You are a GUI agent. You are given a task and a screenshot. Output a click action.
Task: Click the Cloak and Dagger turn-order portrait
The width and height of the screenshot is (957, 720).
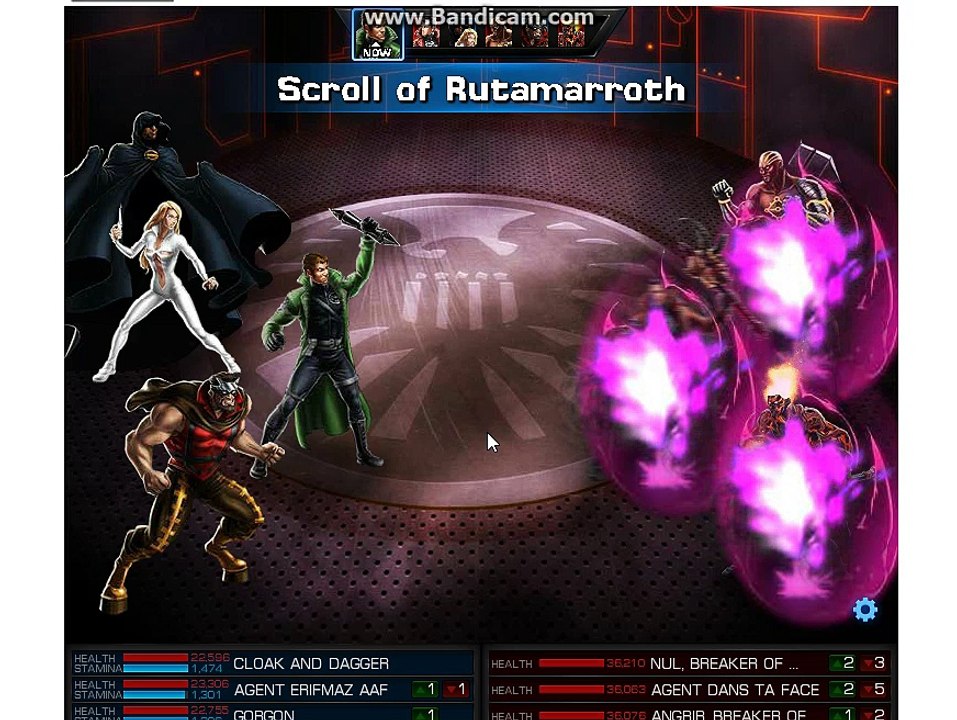click(x=466, y=36)
